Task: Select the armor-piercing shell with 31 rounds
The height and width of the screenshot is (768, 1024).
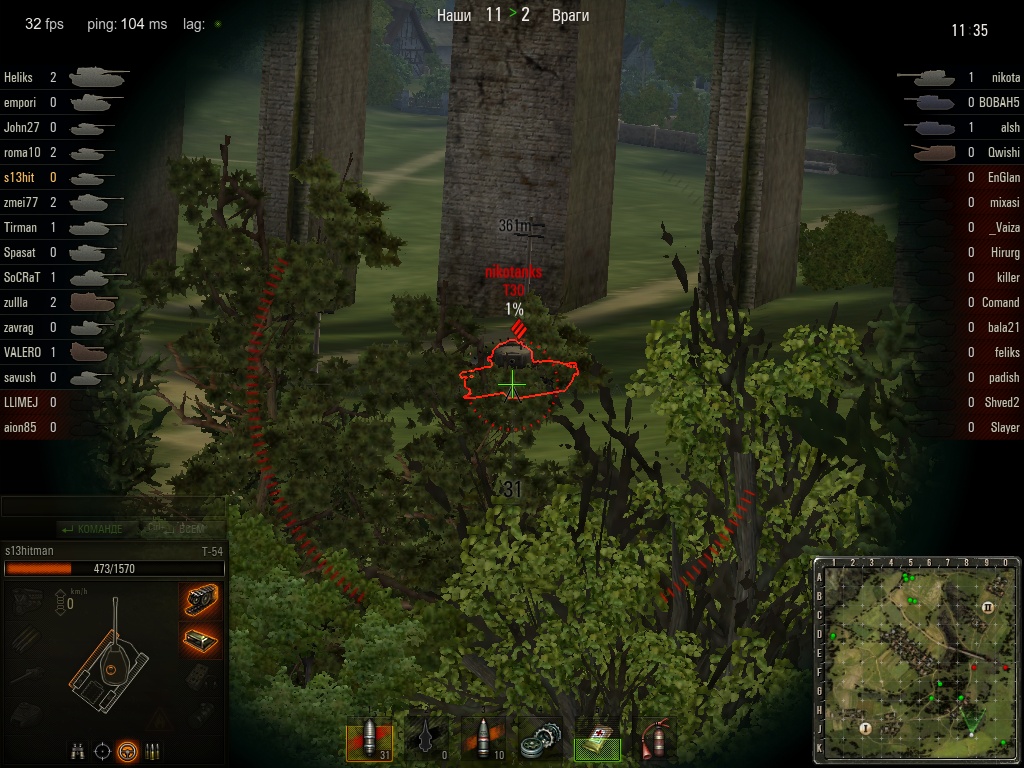Action: pos(368,739)
